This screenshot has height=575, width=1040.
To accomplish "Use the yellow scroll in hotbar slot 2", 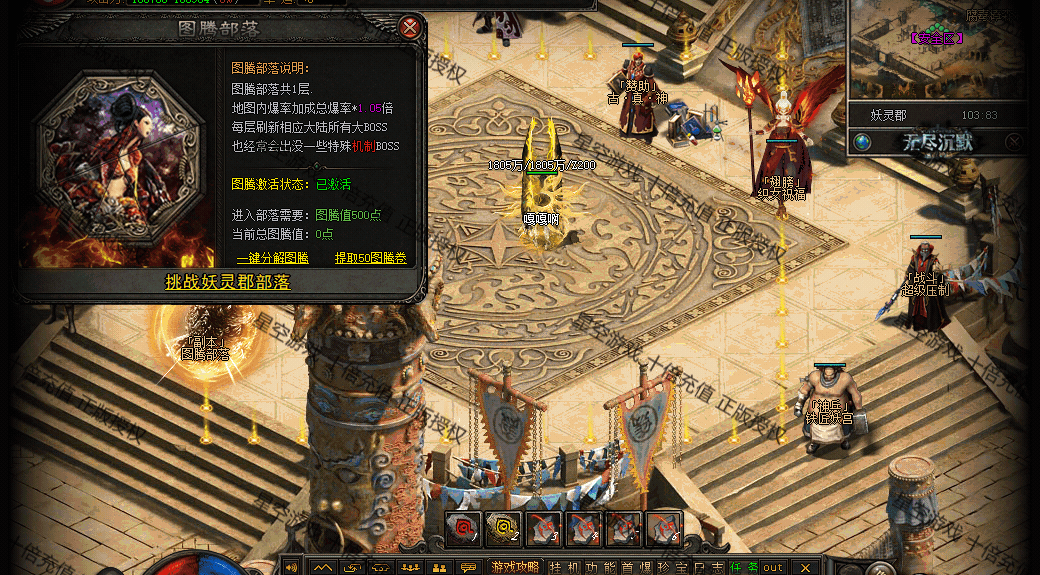I will tap(502, 528).
